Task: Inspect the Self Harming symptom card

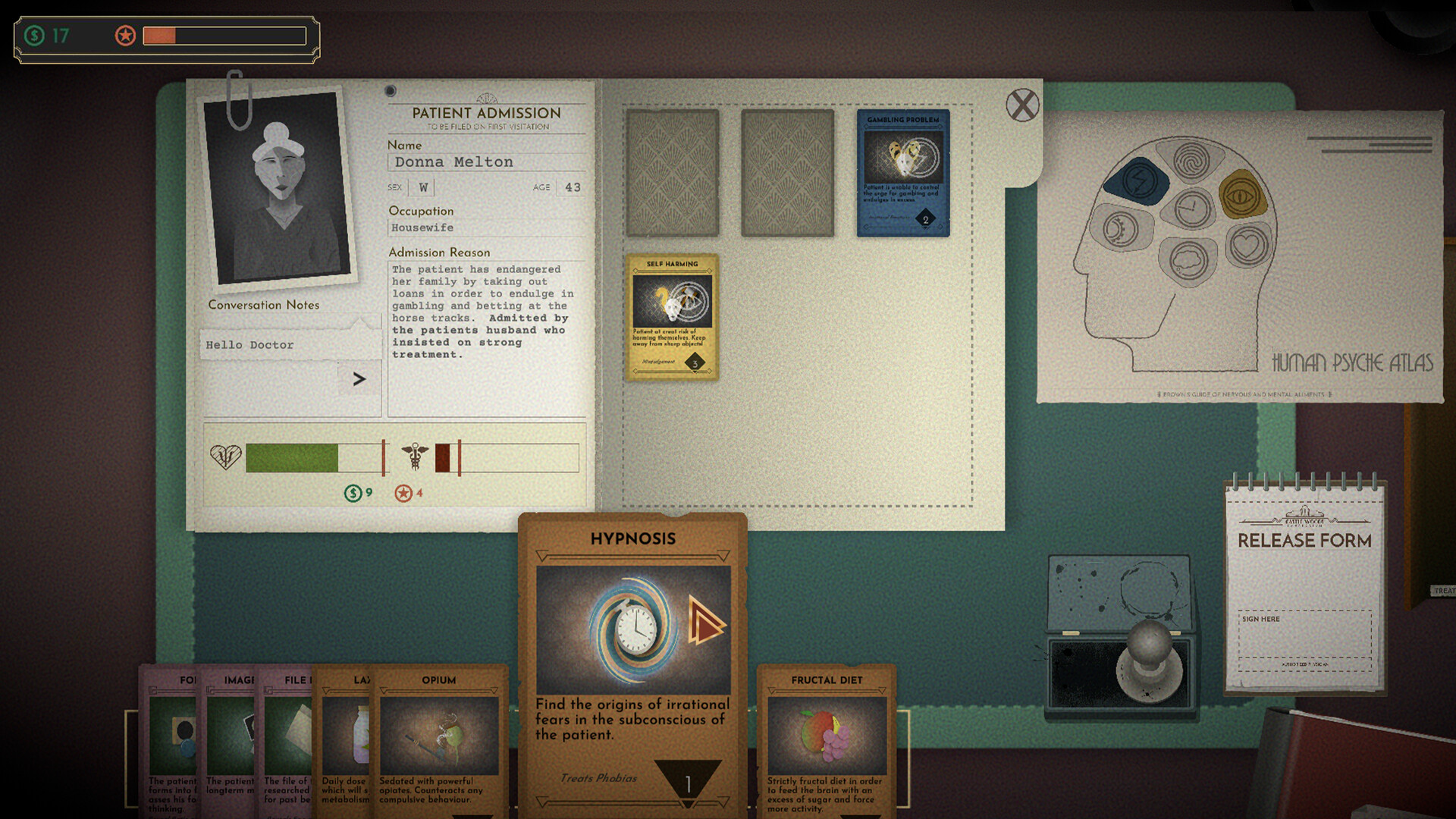Action: click(x=673, y=315)
